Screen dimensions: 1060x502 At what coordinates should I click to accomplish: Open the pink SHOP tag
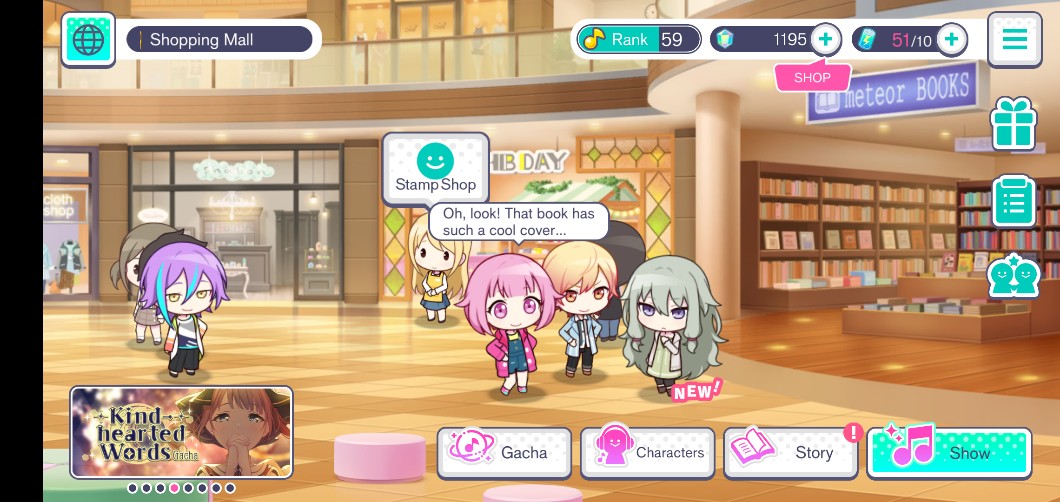812,77
